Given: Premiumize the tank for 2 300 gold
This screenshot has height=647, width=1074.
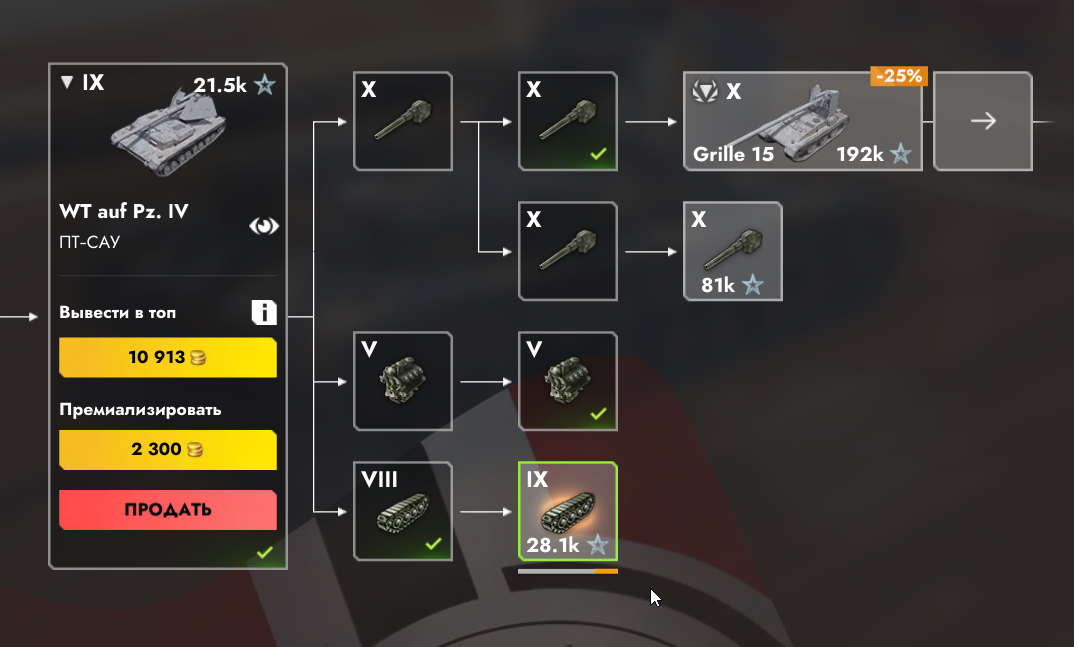Looking at the screenshot, I should click(168, 449).
